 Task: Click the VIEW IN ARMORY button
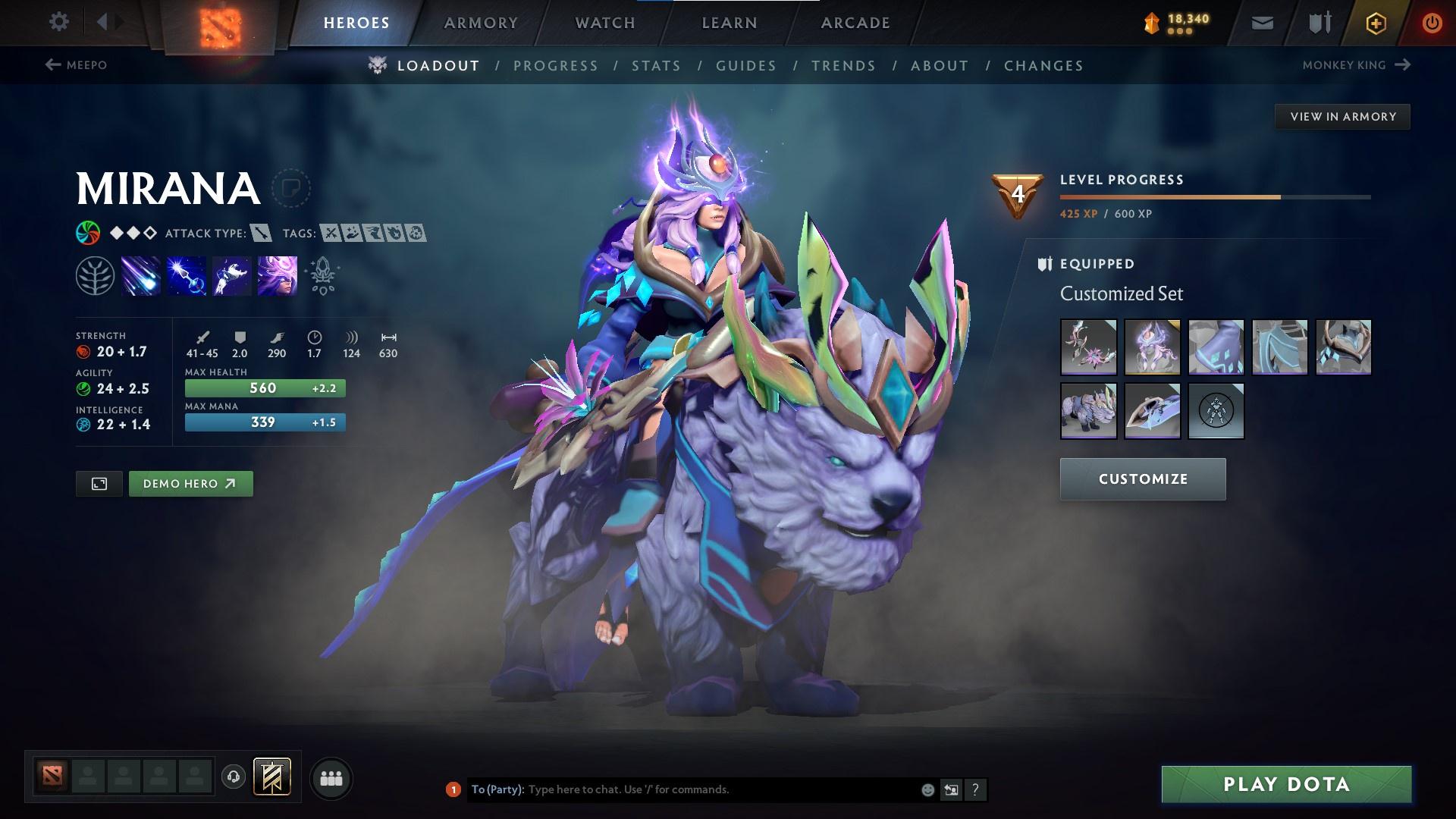[1342, 116]
